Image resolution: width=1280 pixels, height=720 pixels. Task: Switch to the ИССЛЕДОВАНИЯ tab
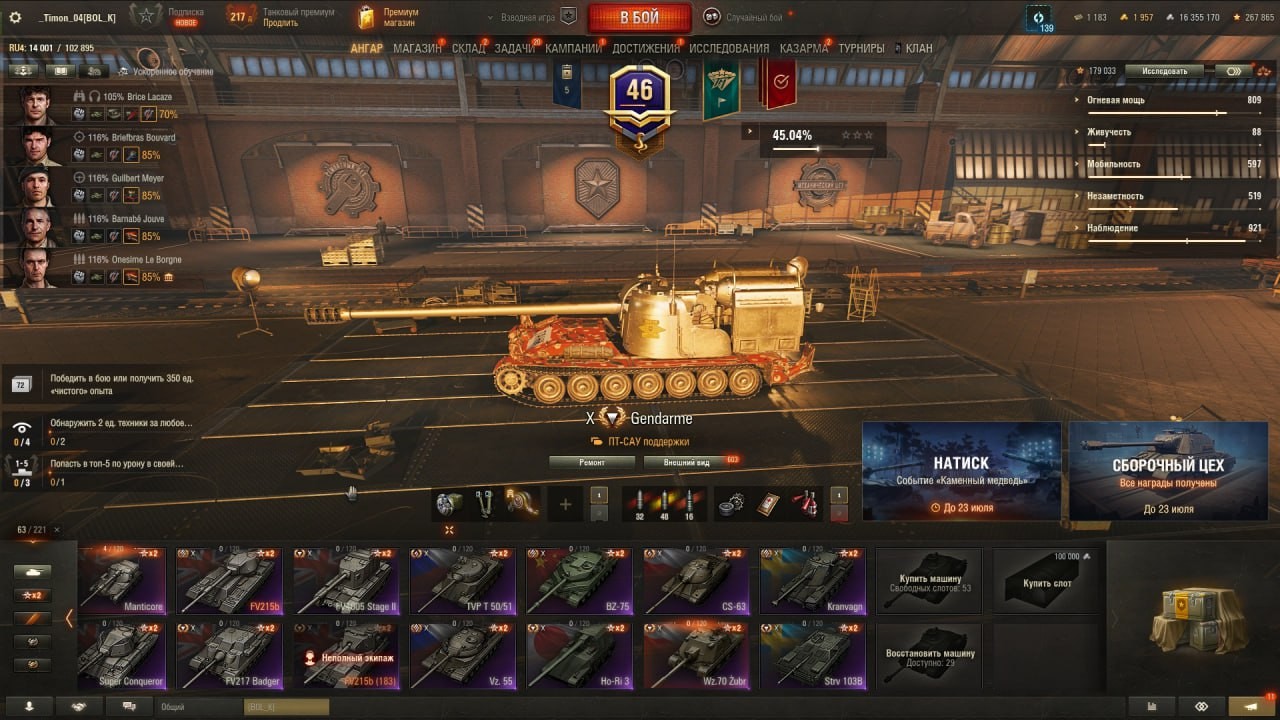[x=729, y=48]
